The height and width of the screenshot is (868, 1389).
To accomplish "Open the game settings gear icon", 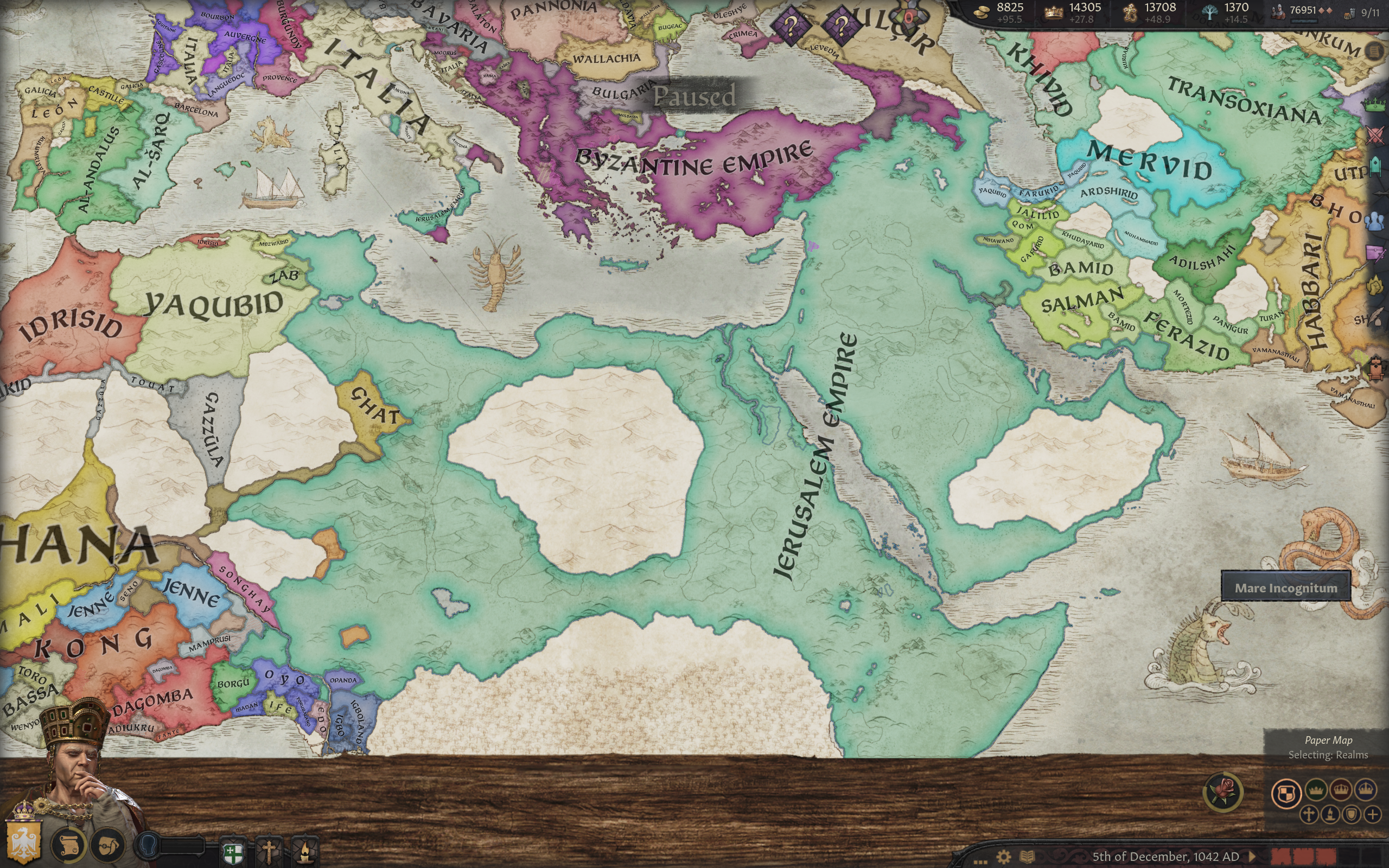I will point(1004,857).
